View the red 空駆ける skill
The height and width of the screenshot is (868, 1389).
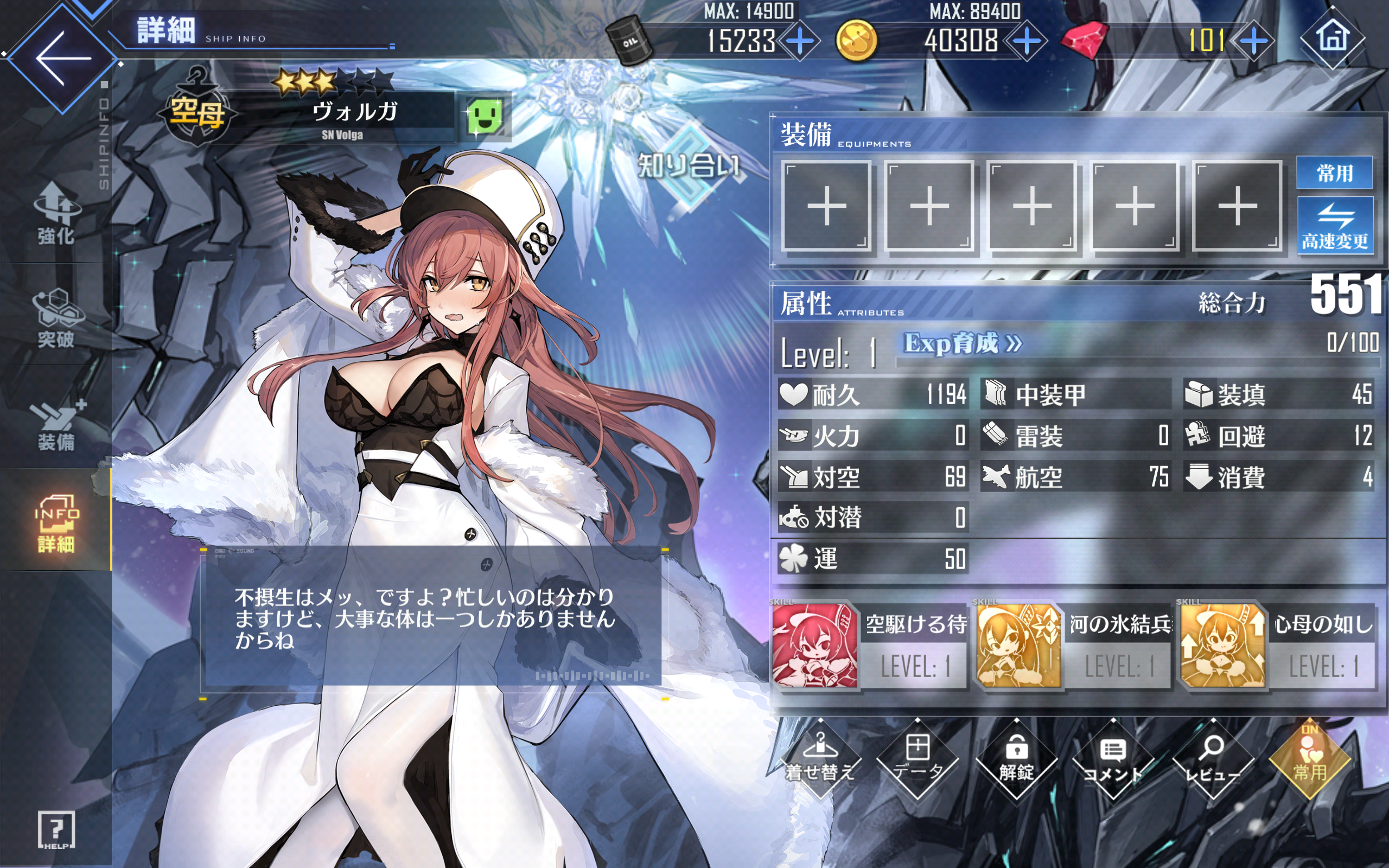coord(814,645)
